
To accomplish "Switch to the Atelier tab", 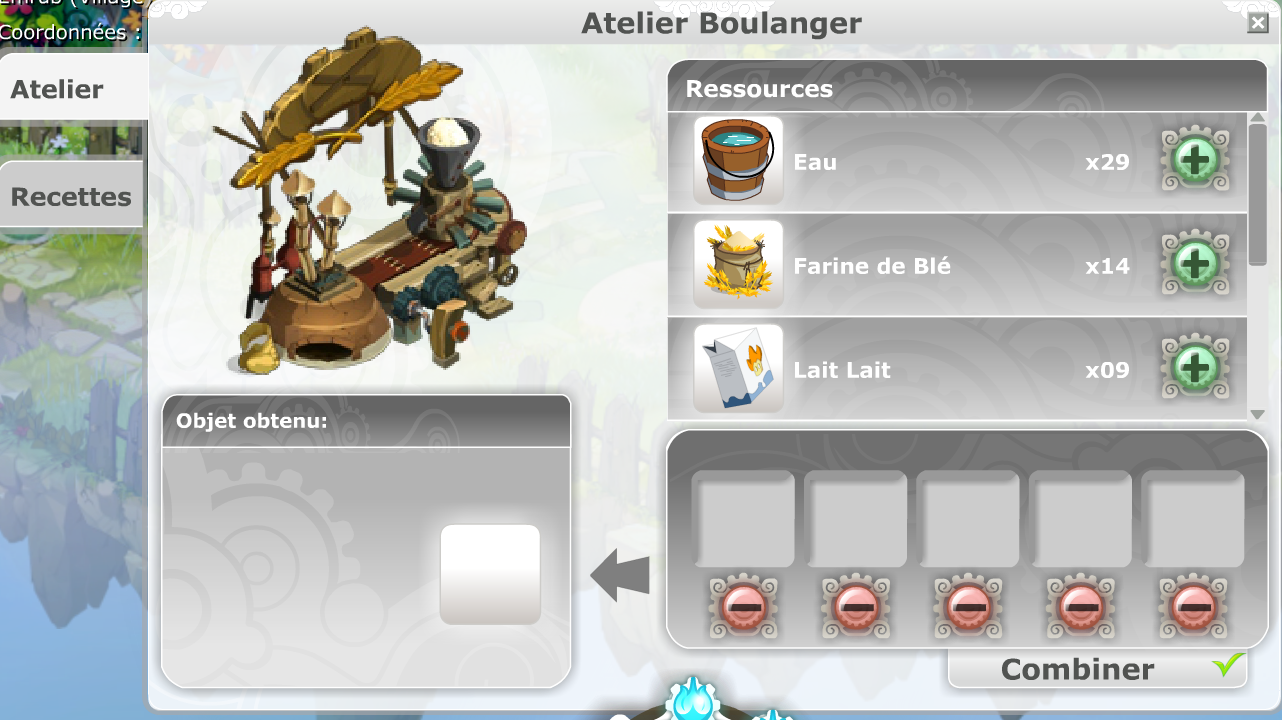I will click(58, 89).
